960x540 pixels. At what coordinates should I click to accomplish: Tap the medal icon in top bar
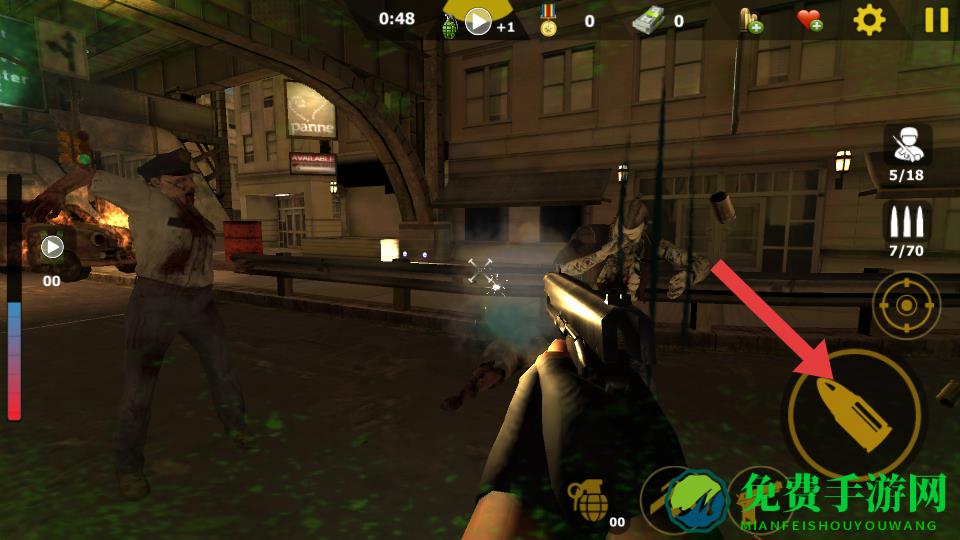click(547, 20)
